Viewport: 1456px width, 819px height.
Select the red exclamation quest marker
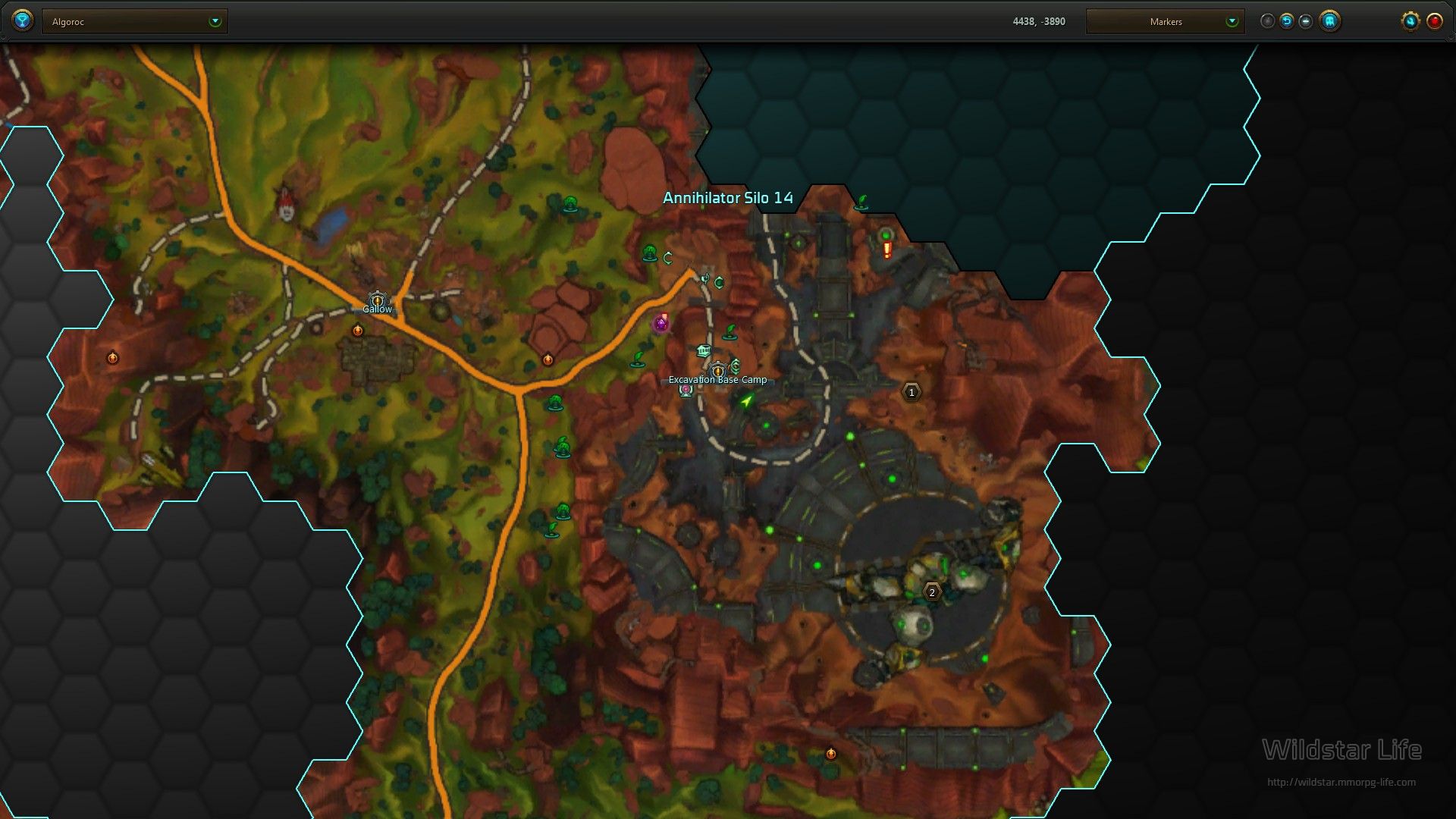(886, 249)
